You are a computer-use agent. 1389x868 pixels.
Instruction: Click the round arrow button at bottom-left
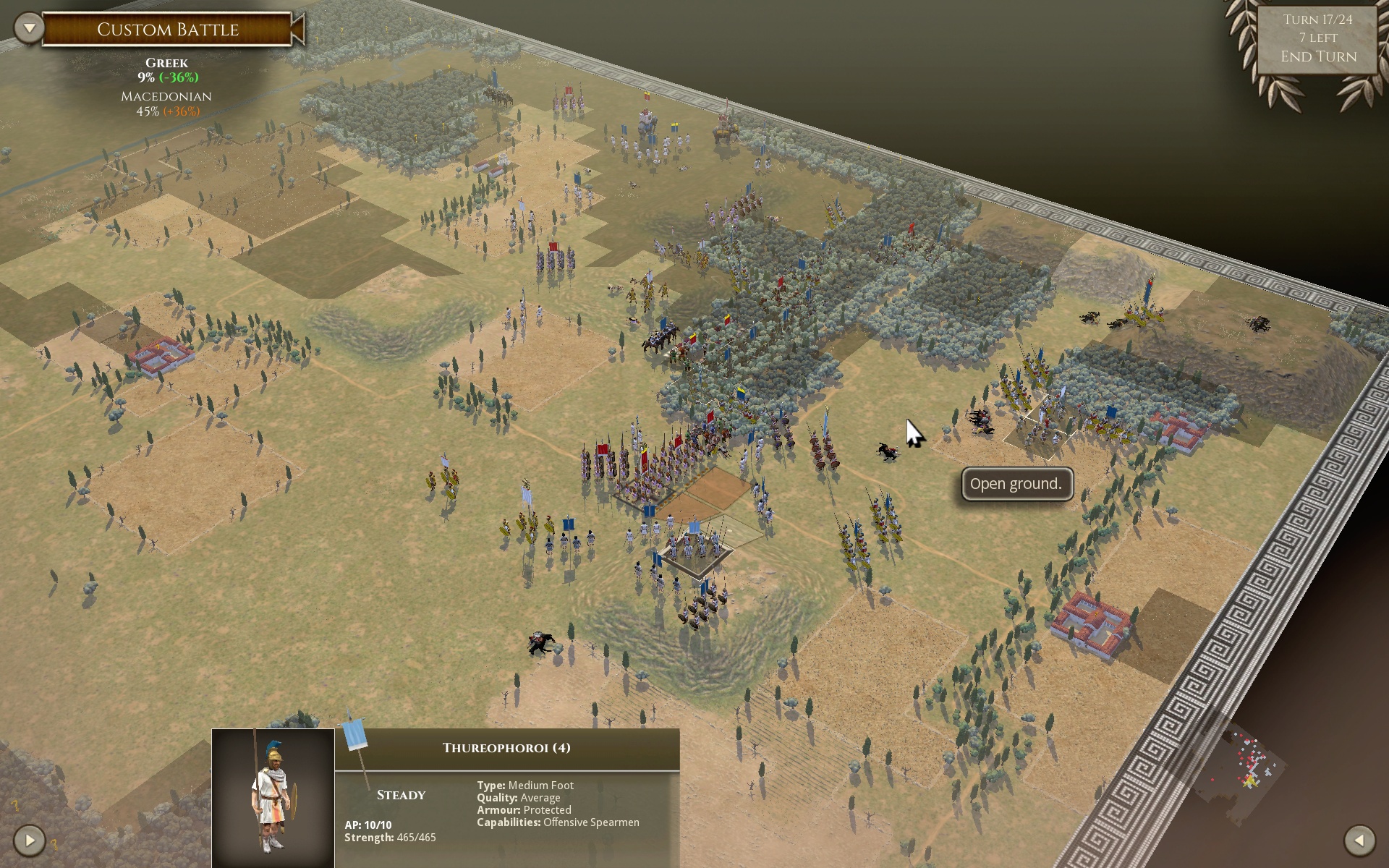30,840
